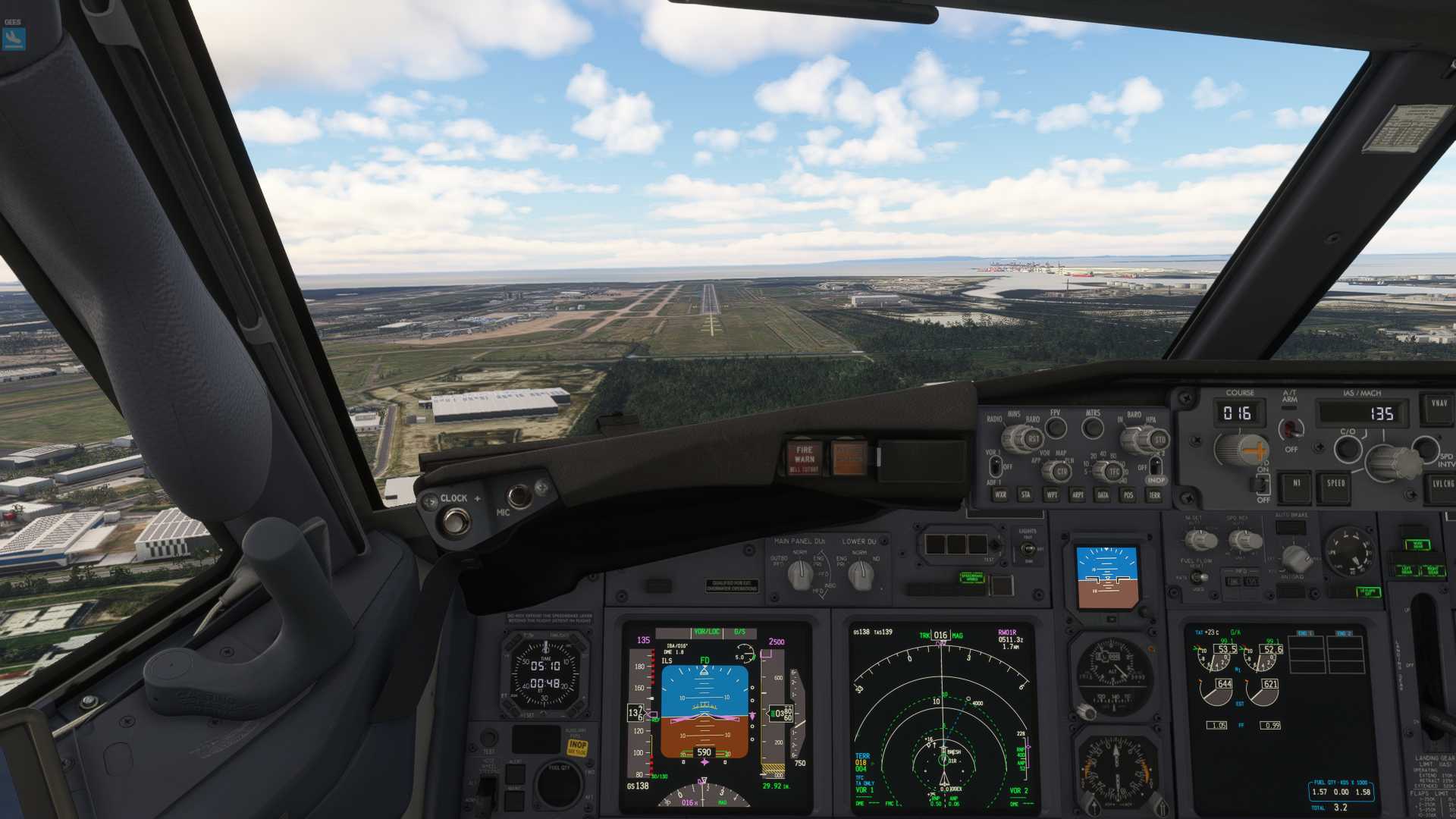
Task: Push the STD button on the baro knob
Action: [x=1159, y=440]
